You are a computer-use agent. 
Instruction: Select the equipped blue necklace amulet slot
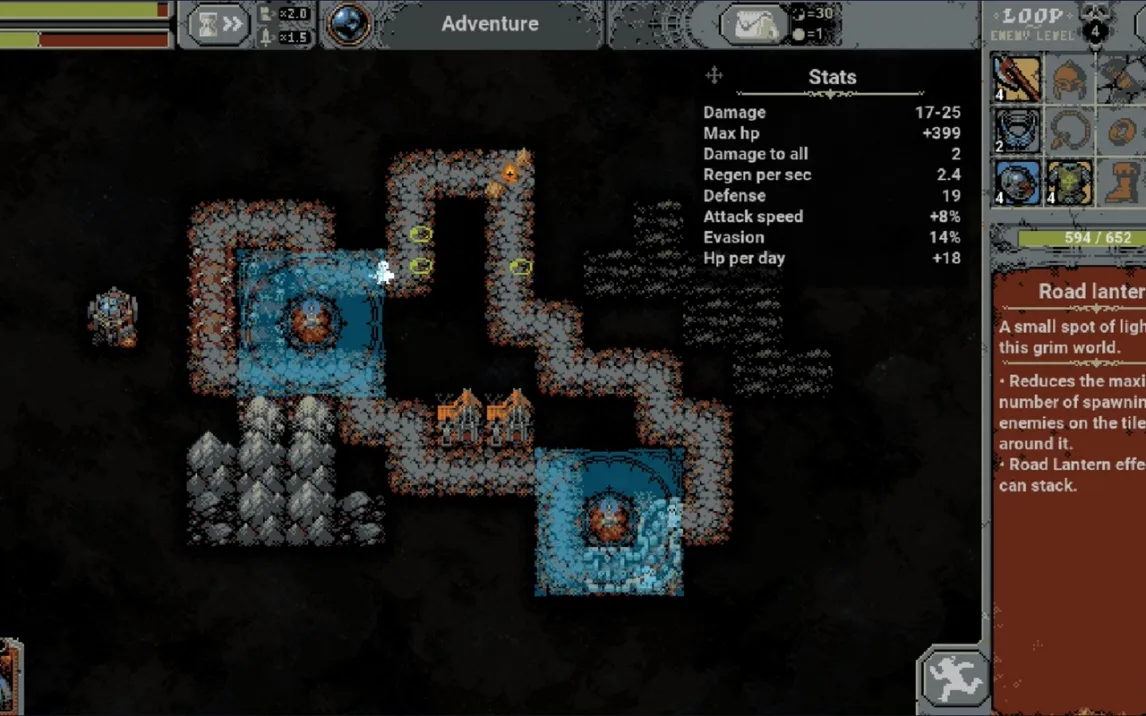pyautogui.click(x=1017, y=130)
